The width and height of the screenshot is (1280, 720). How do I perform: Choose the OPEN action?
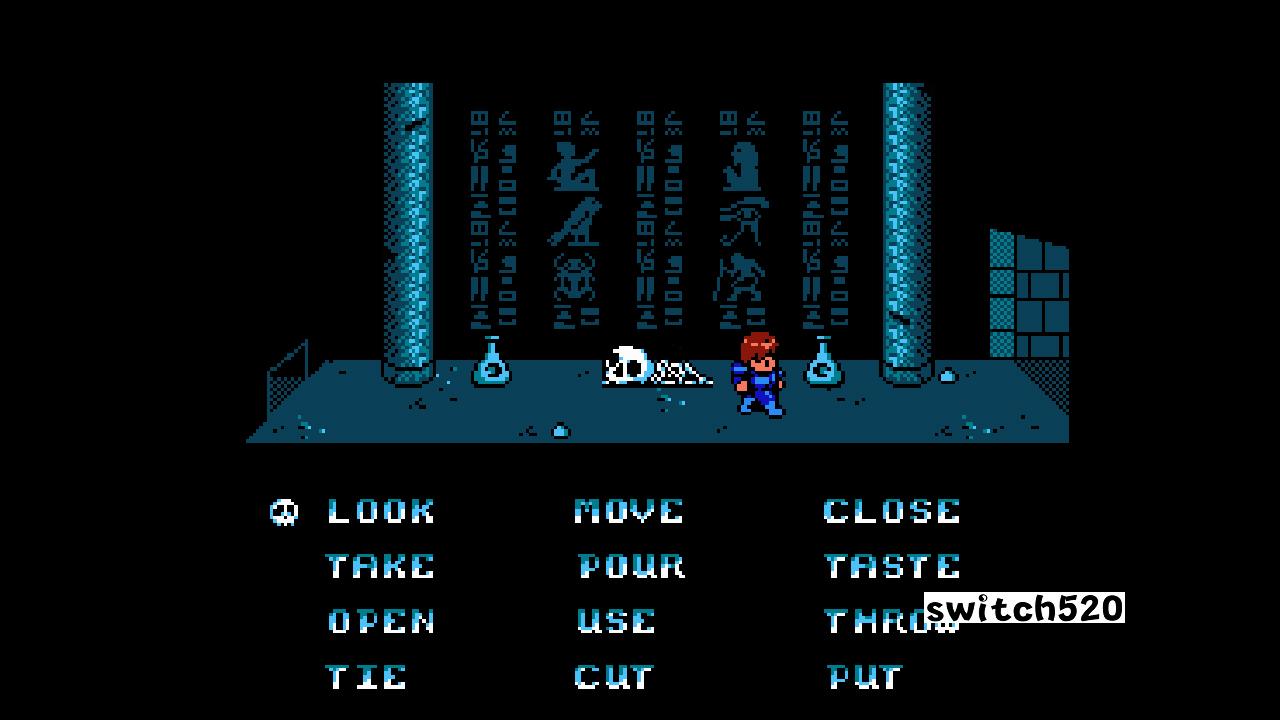382,622
